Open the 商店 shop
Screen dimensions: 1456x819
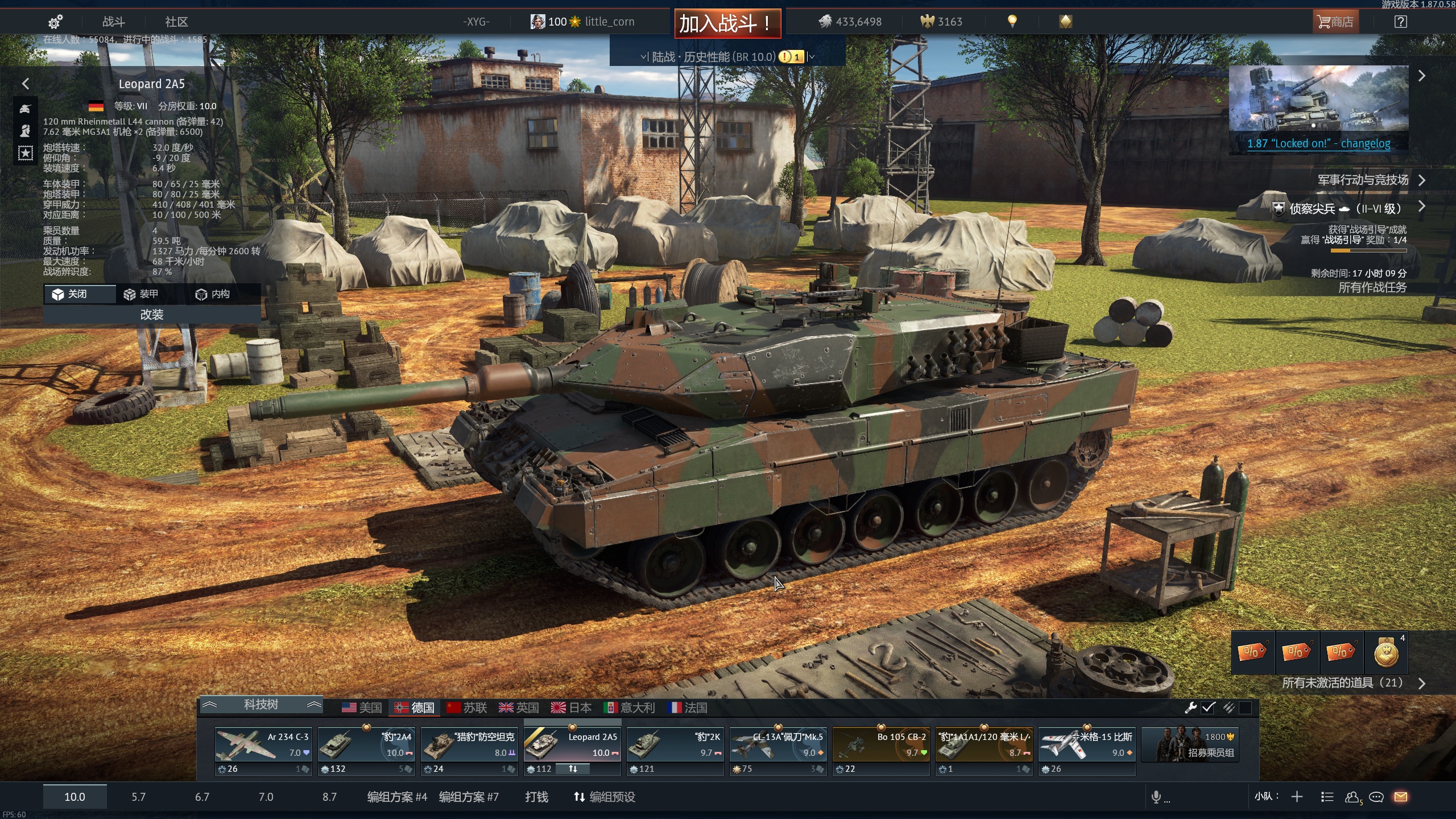click(x=1335, y=22)
